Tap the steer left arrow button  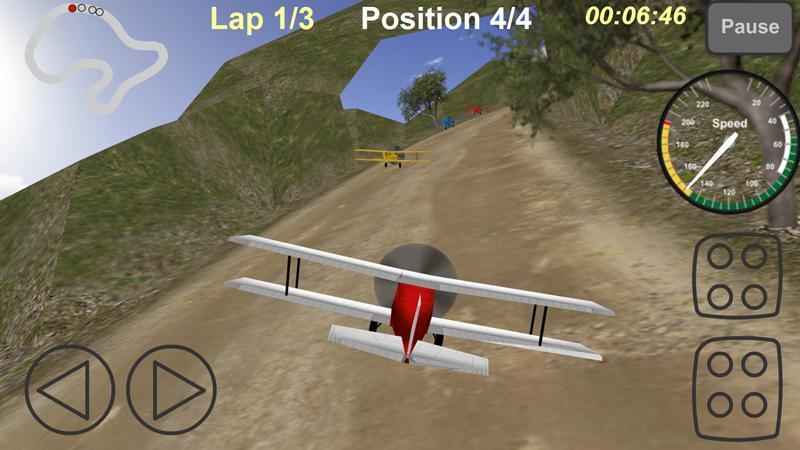(71, 389)
